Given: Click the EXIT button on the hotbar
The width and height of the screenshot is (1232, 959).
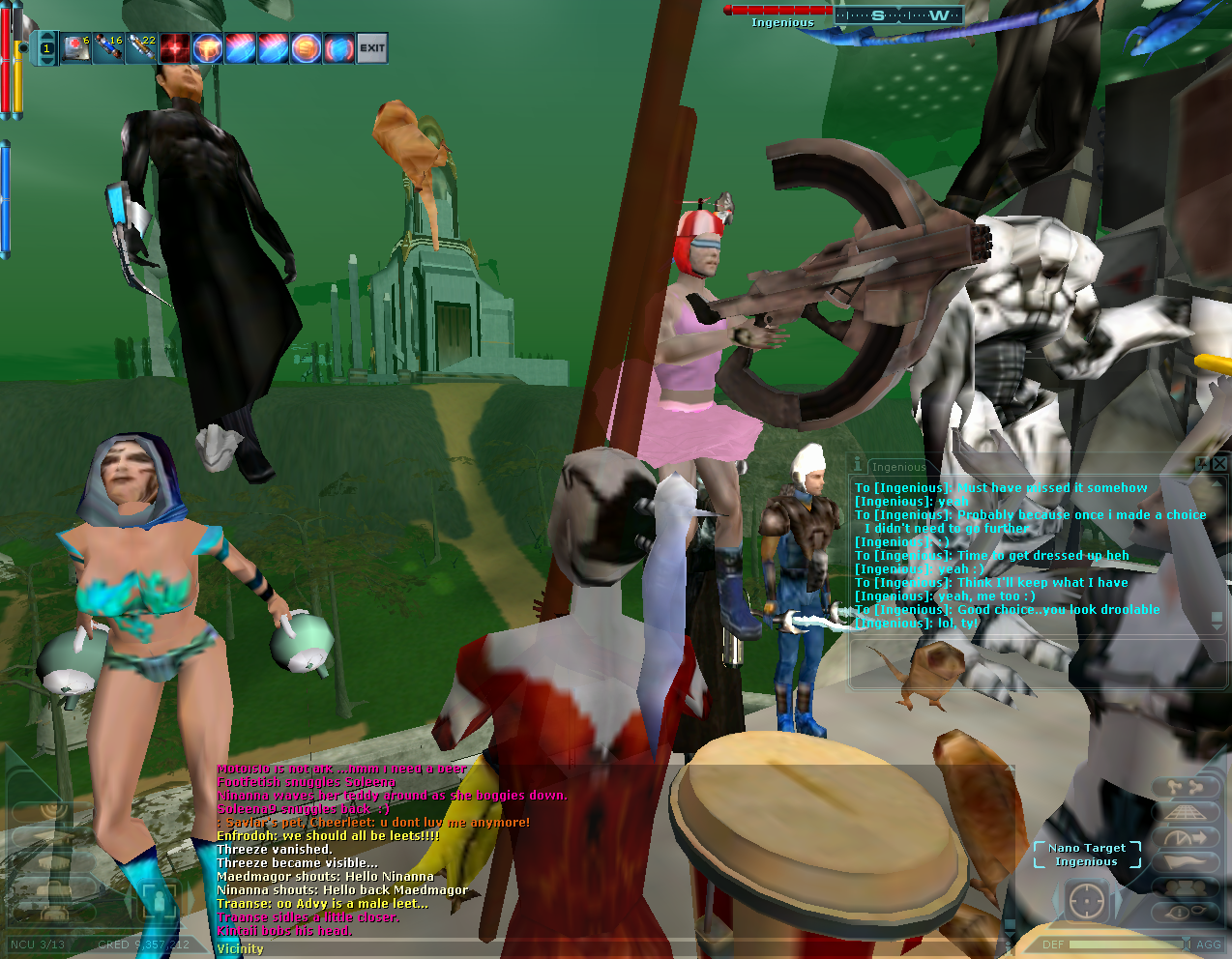Looking at the screenshot, I should (372, 47).
